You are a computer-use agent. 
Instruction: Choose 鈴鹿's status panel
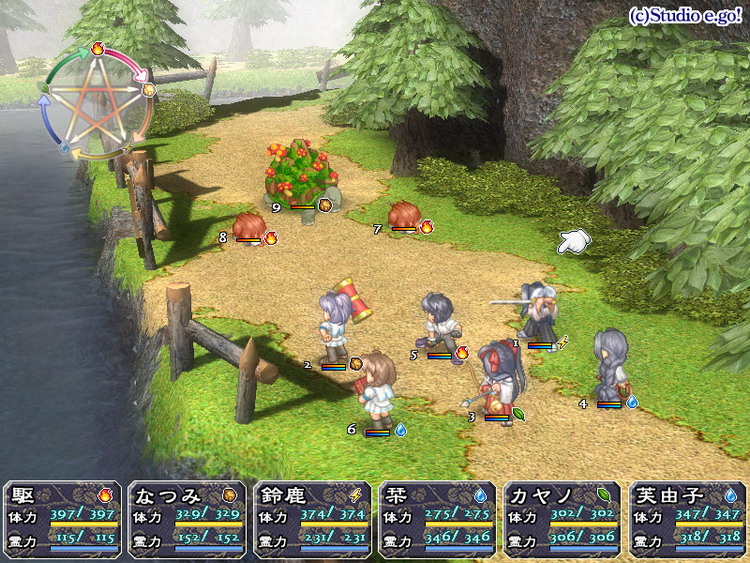(x=313, y=519)
